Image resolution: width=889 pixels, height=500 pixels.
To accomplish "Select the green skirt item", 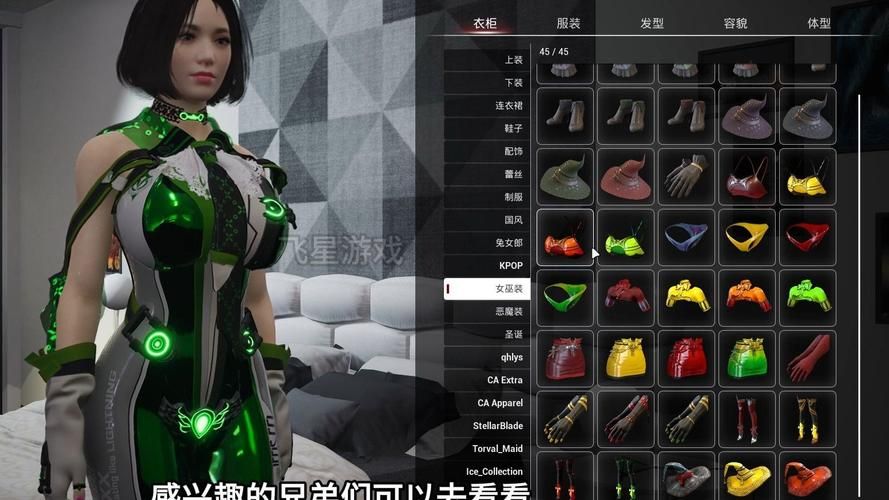I will click(747, 358).
